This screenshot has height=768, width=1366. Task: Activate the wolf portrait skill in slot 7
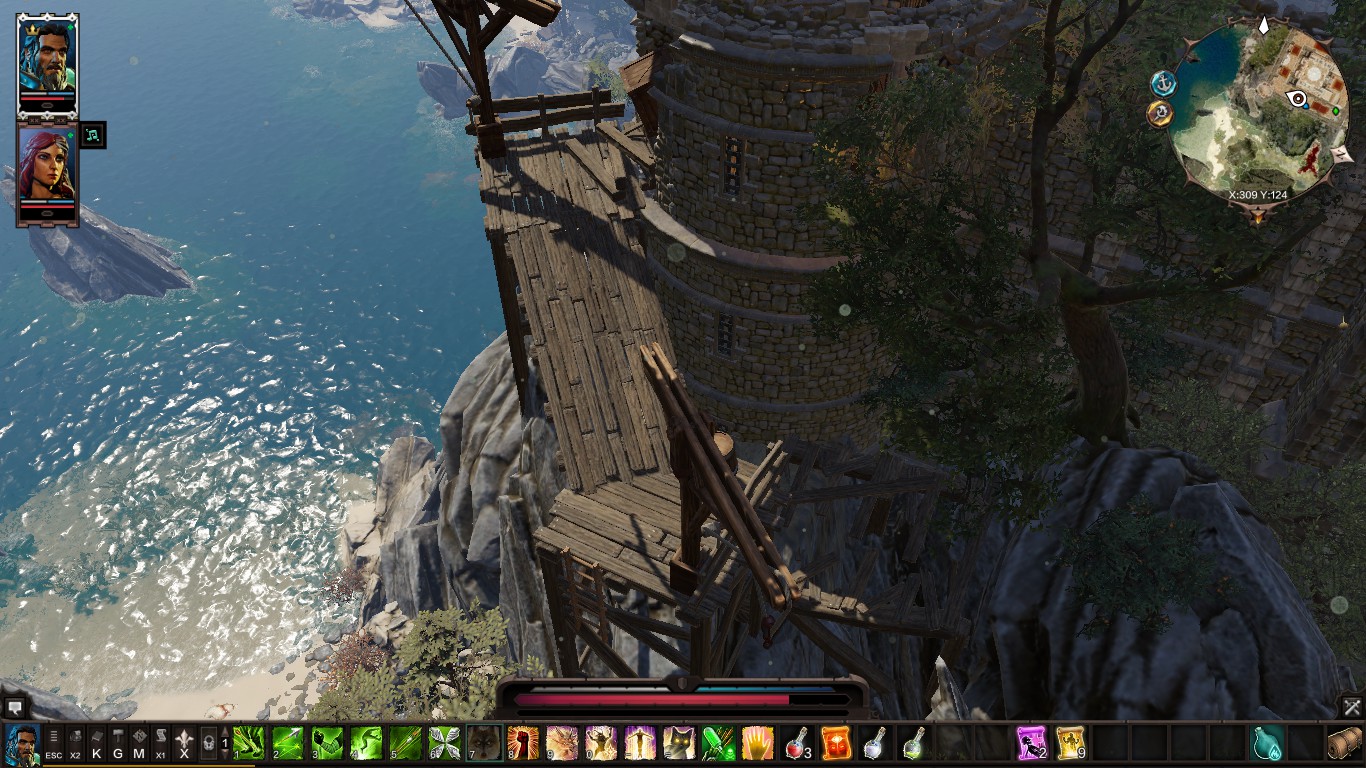[485, 743]
